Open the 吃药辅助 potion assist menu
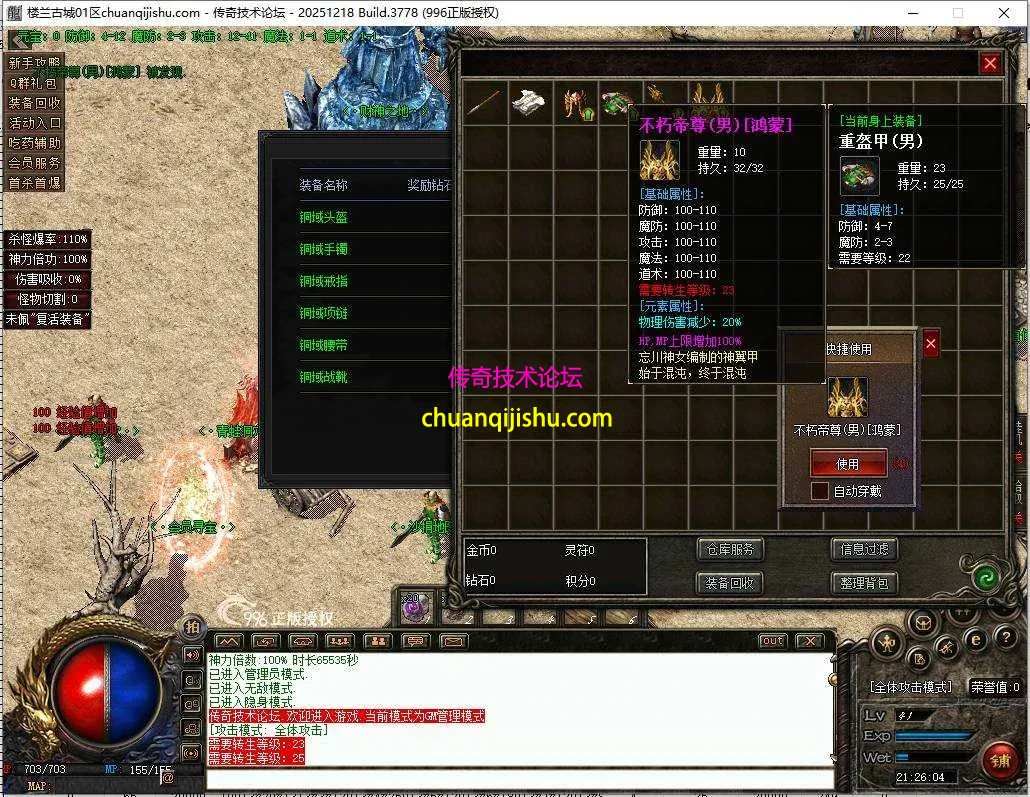This screenshot has width=1030, height=797. 35,143
